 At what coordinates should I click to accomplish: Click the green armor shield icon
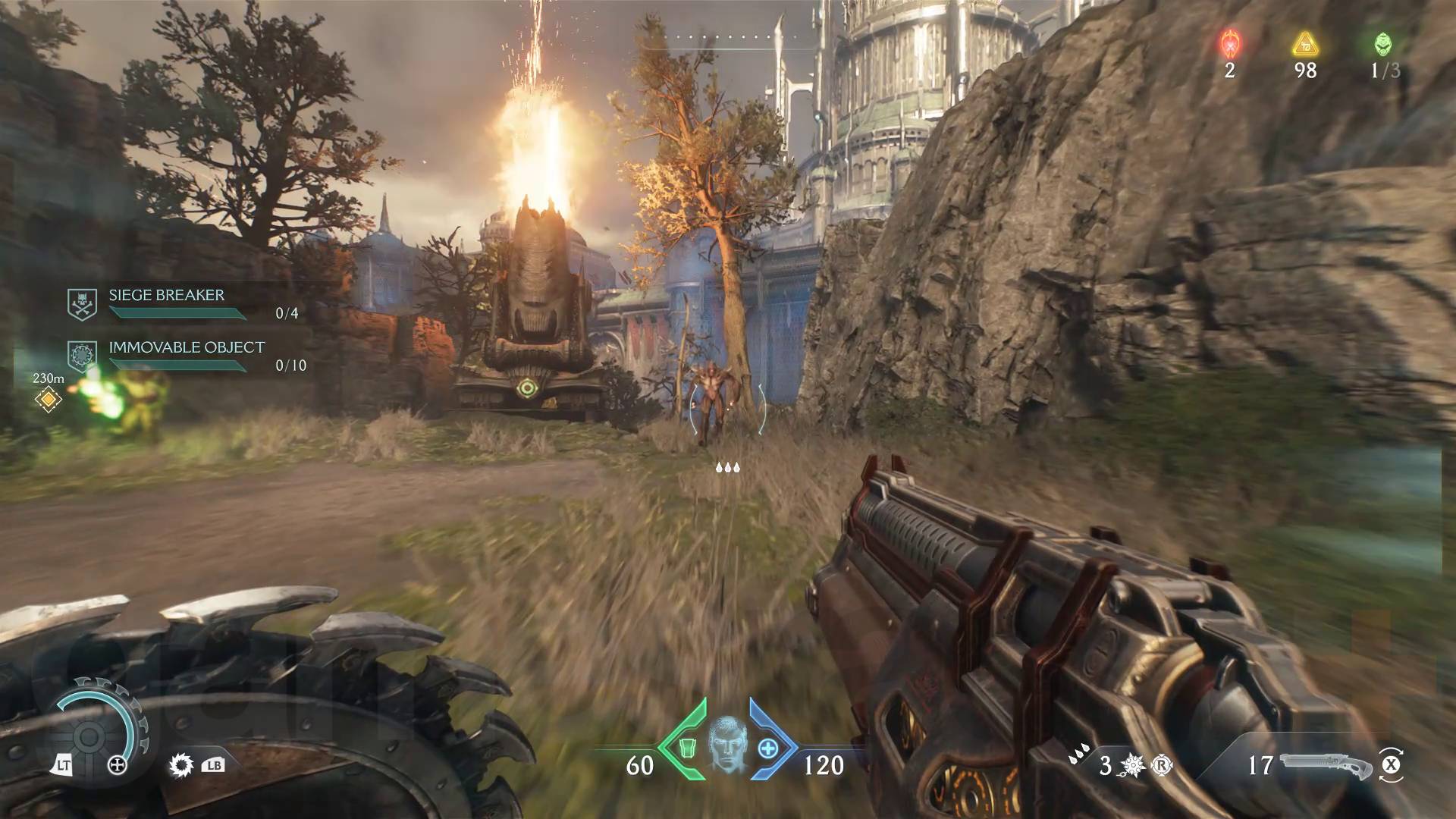click(687, 748)
